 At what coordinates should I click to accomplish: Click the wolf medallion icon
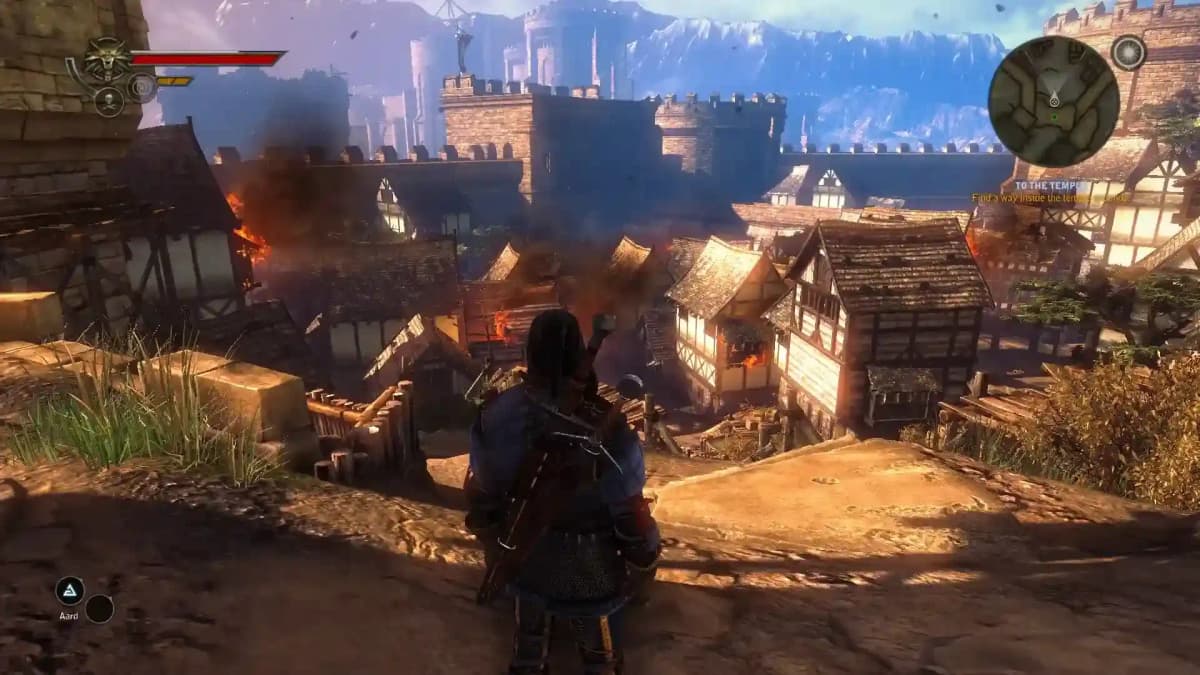pyautogui.click(x=105, y=60)
